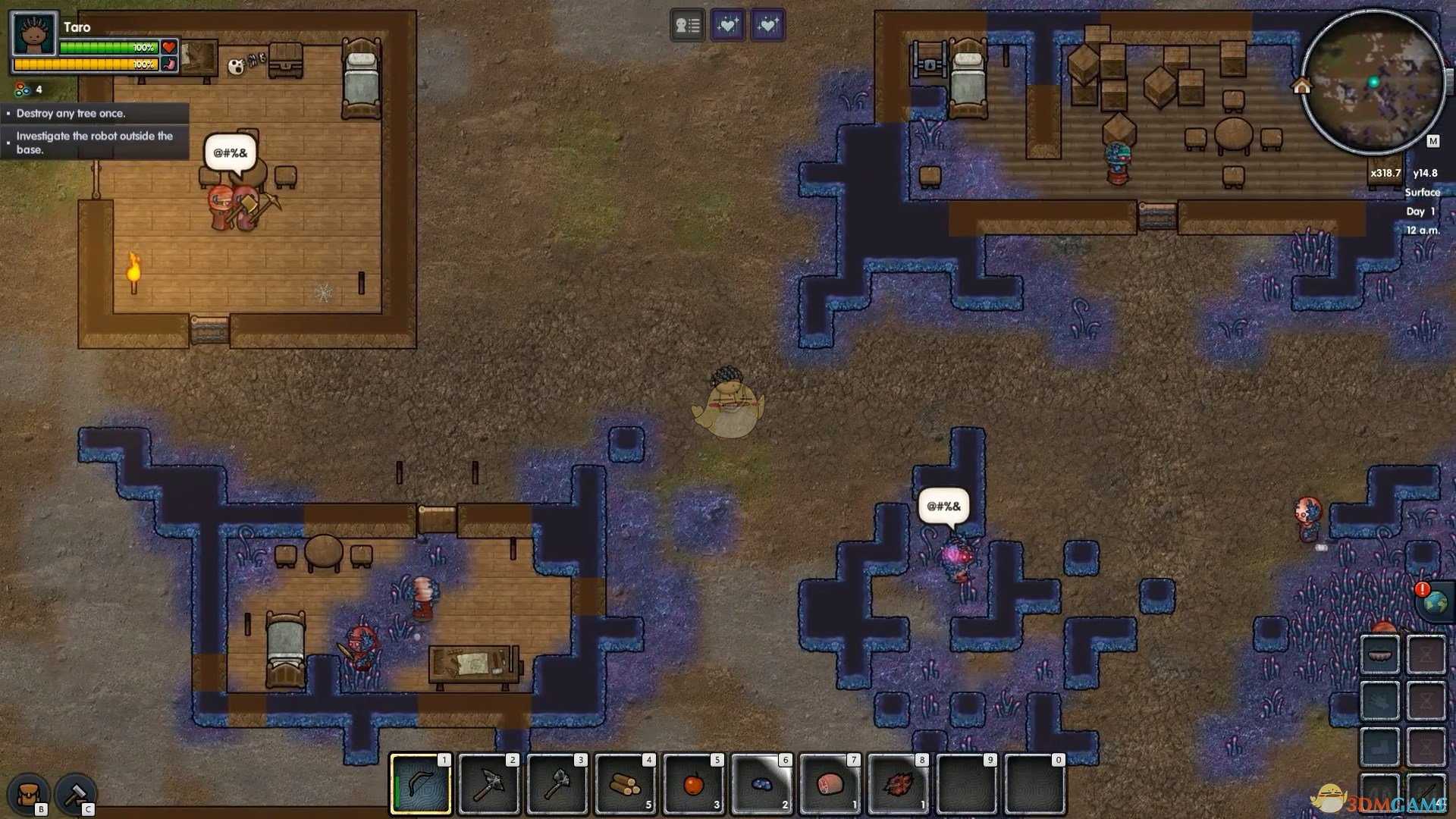Open the hammer crafting menu button
This screenshot has height=819, width=1456.
[x=76, y=795]
